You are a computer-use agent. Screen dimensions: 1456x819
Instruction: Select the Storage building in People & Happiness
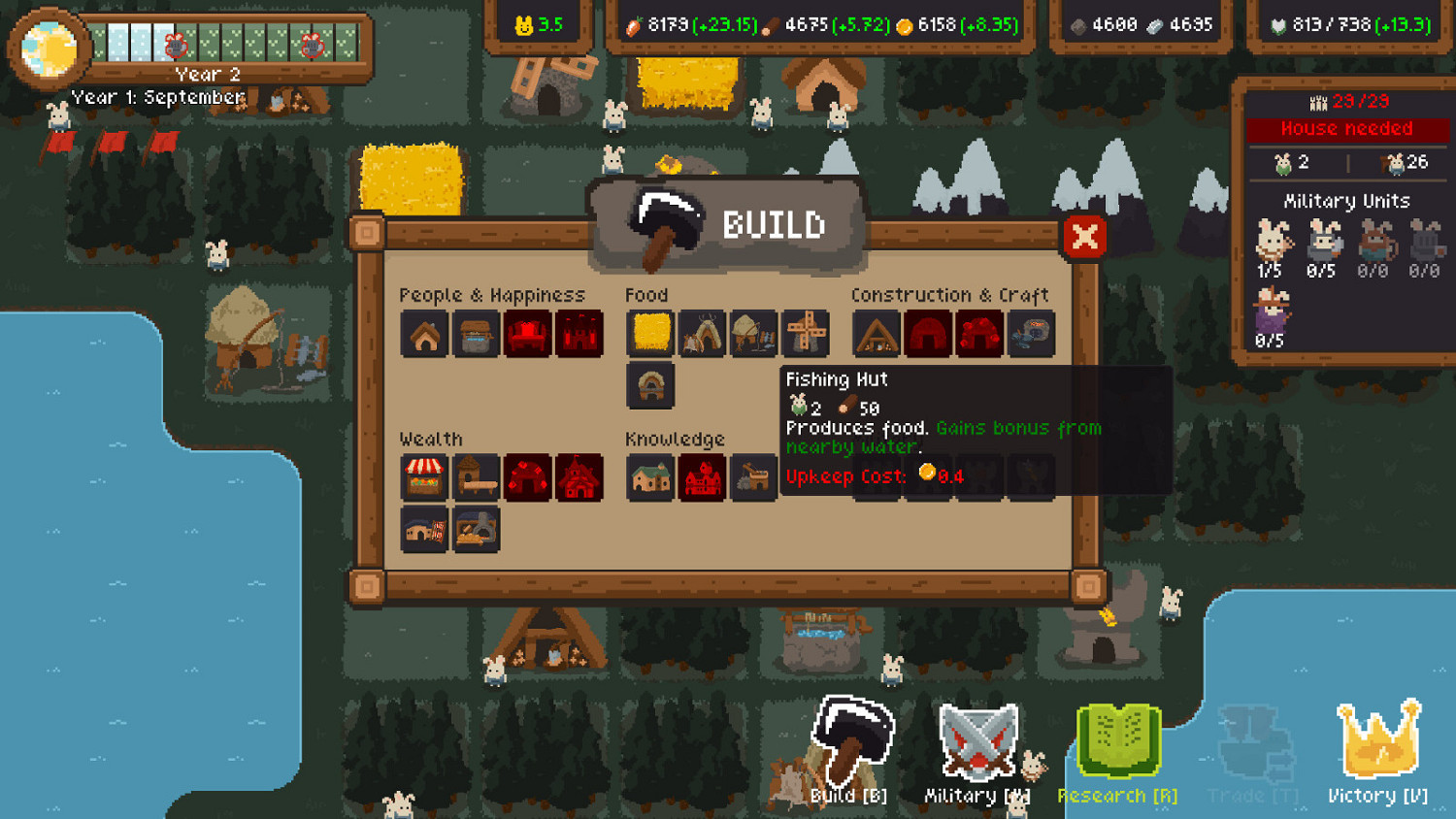pyautogui.click(x=476, y=333)
